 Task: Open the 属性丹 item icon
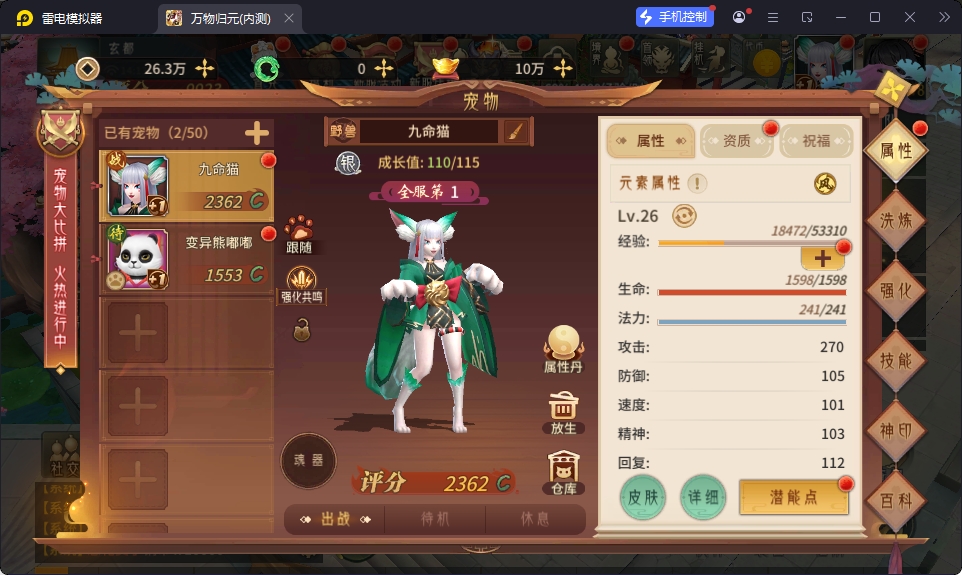coord(563,348)
